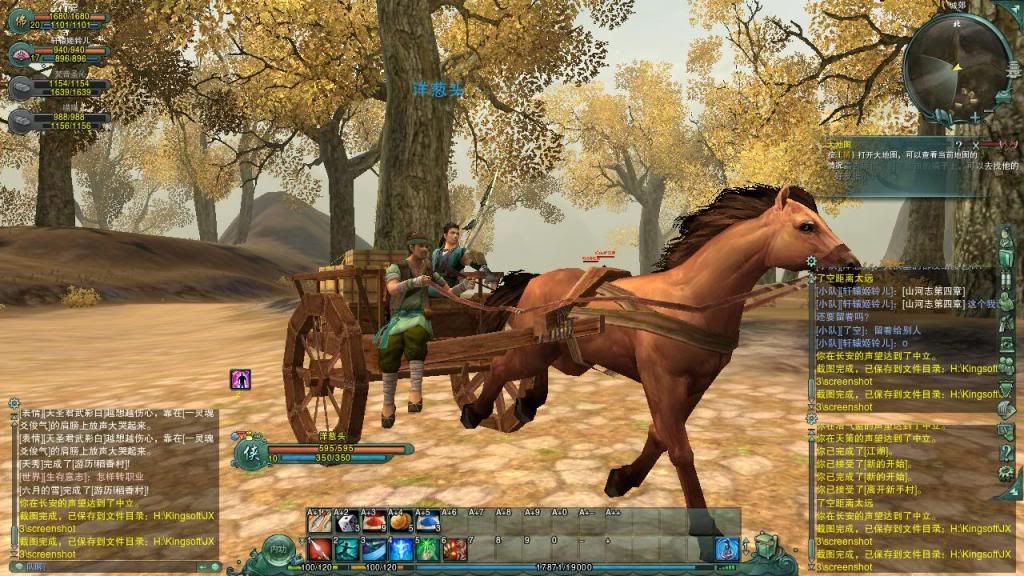Activate the blue seated figure skill icon

[727, 548]
